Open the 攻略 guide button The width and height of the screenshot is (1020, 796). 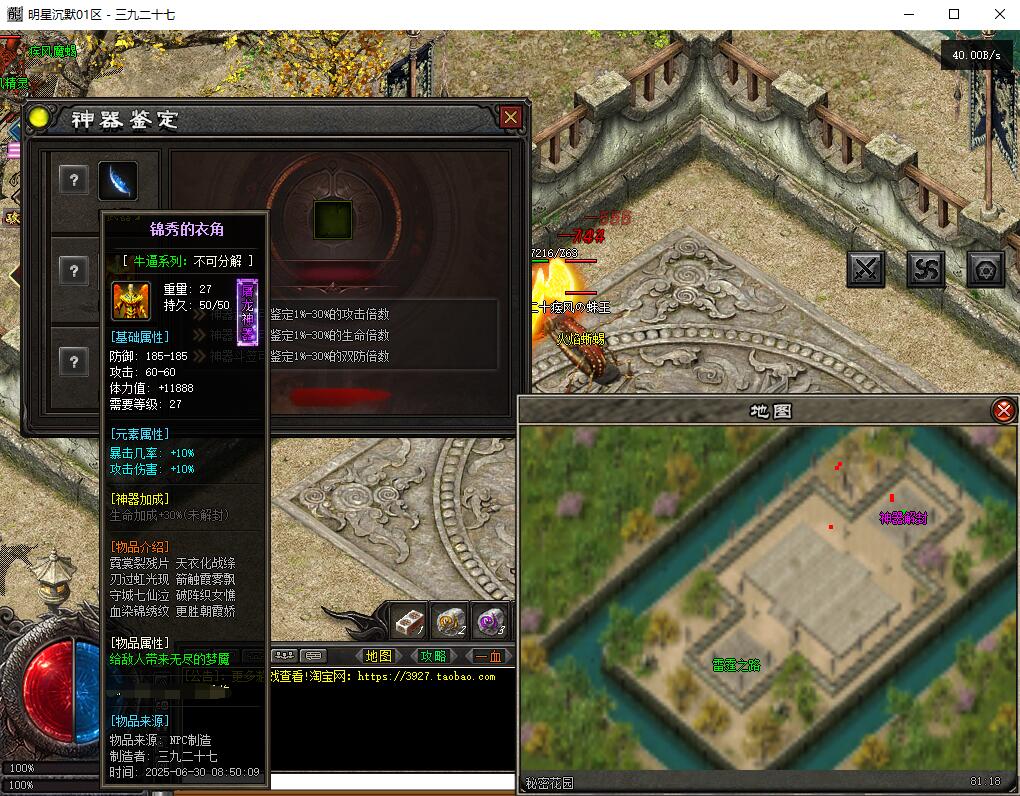point(433,656)
